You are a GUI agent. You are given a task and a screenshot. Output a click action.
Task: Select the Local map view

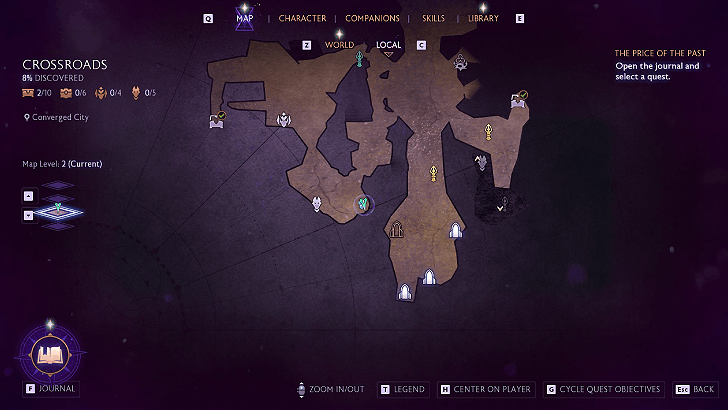click(389, 45)
